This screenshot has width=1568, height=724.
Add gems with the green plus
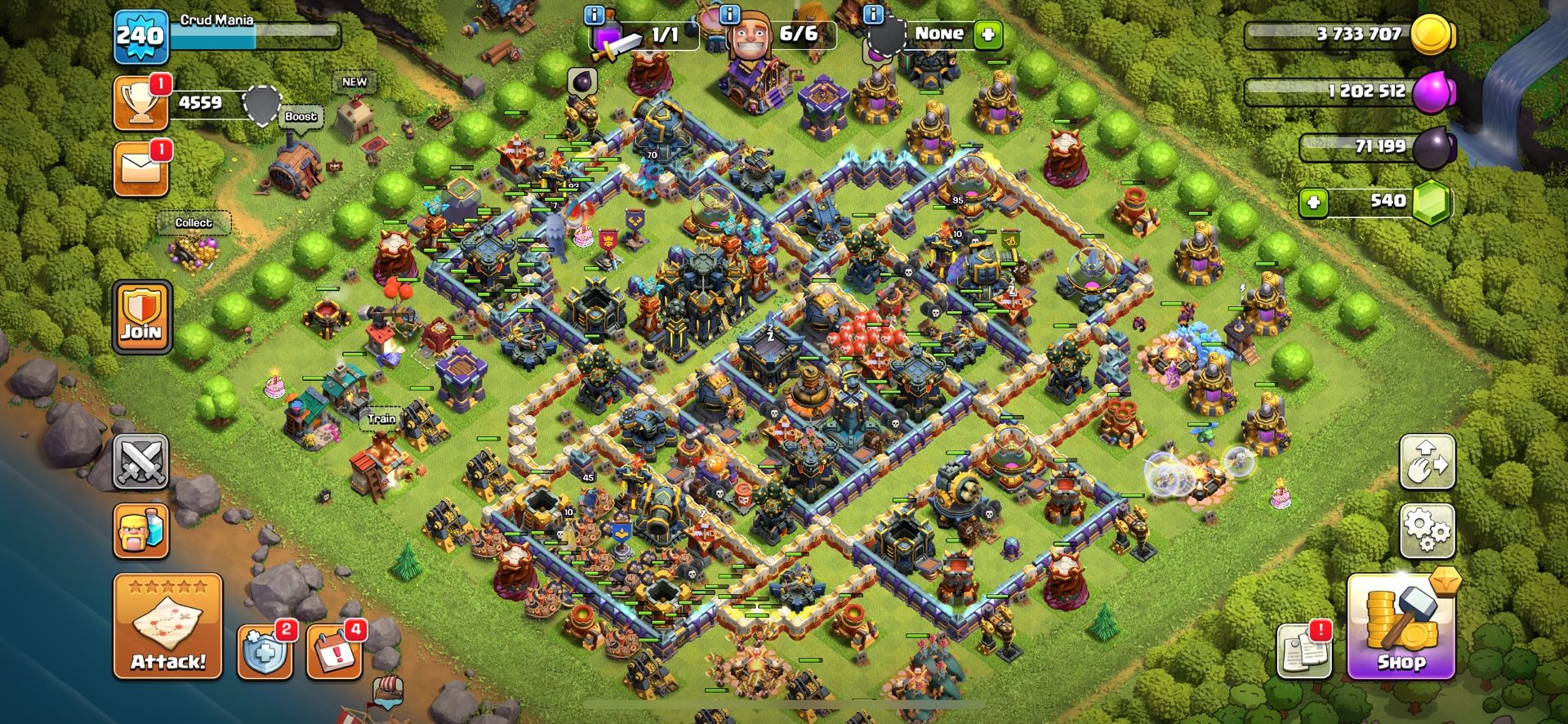click(x=1313, y=202)
